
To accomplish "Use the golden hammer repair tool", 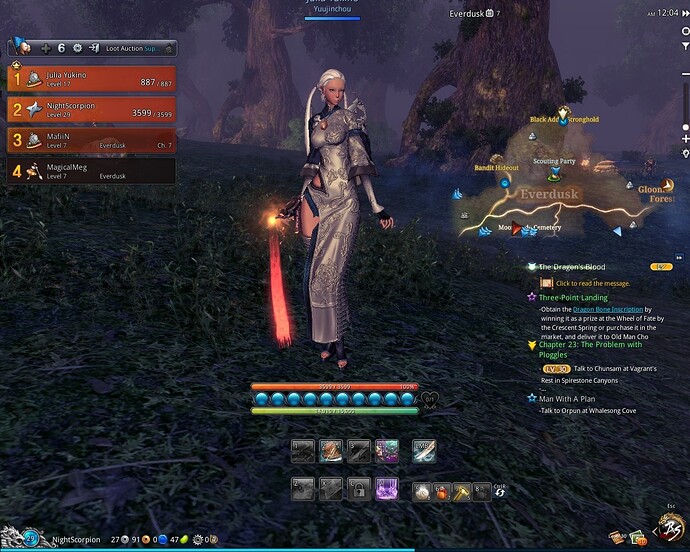I will click(463, 491).
